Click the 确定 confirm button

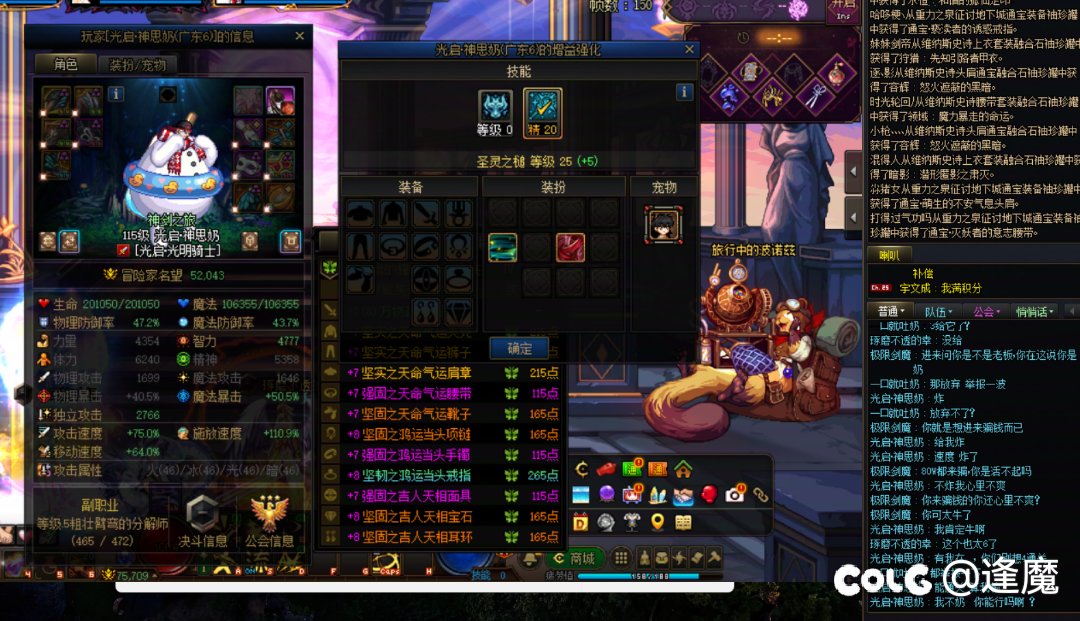(x=520, y=348)
